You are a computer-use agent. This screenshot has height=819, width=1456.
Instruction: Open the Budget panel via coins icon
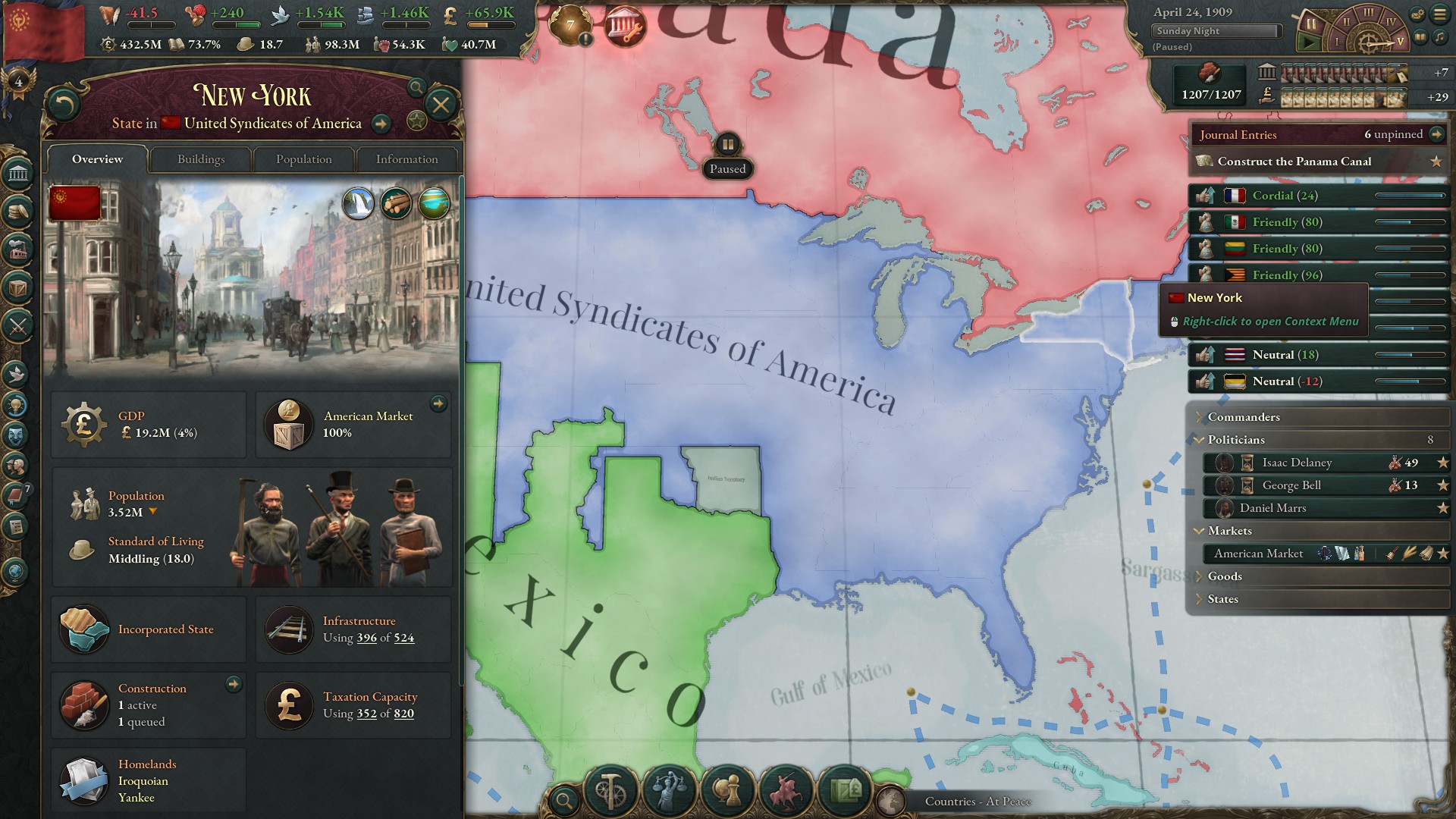(x=17, y=213)
